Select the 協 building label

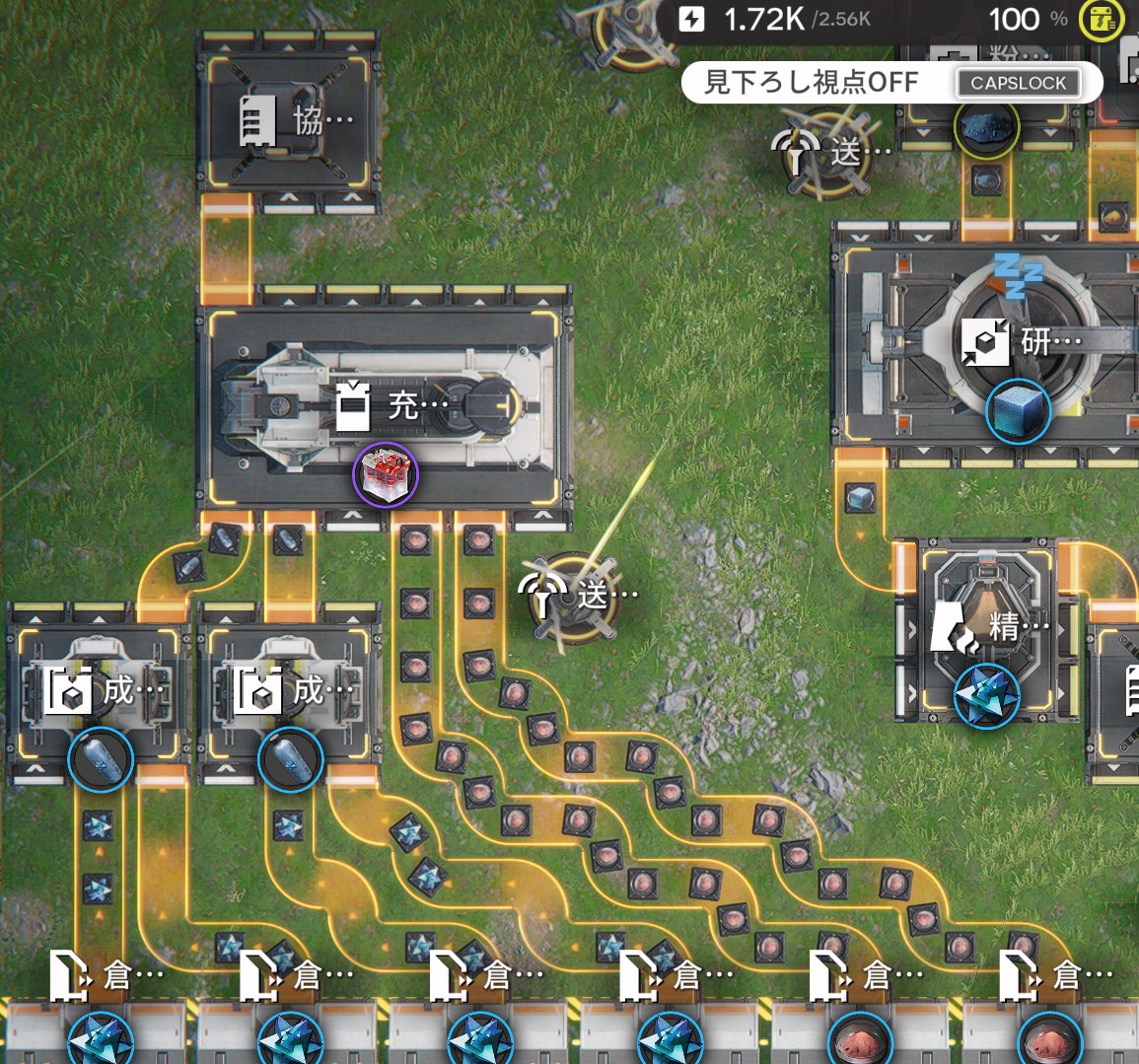(296, 120)
